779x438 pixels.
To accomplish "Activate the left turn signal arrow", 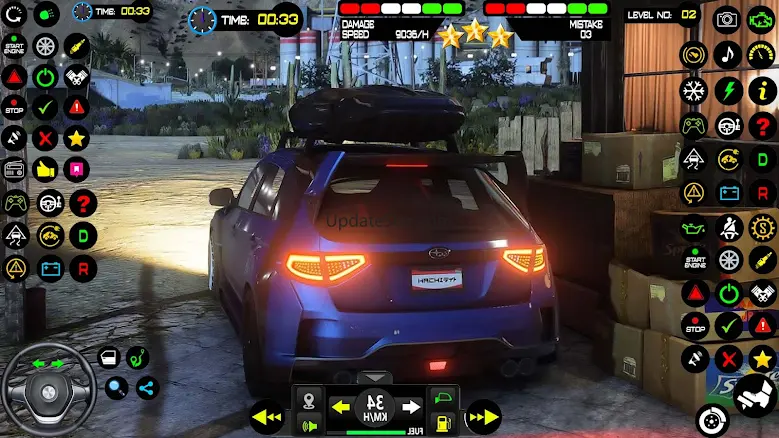I will pyautogui.click(x=341, y=407).
